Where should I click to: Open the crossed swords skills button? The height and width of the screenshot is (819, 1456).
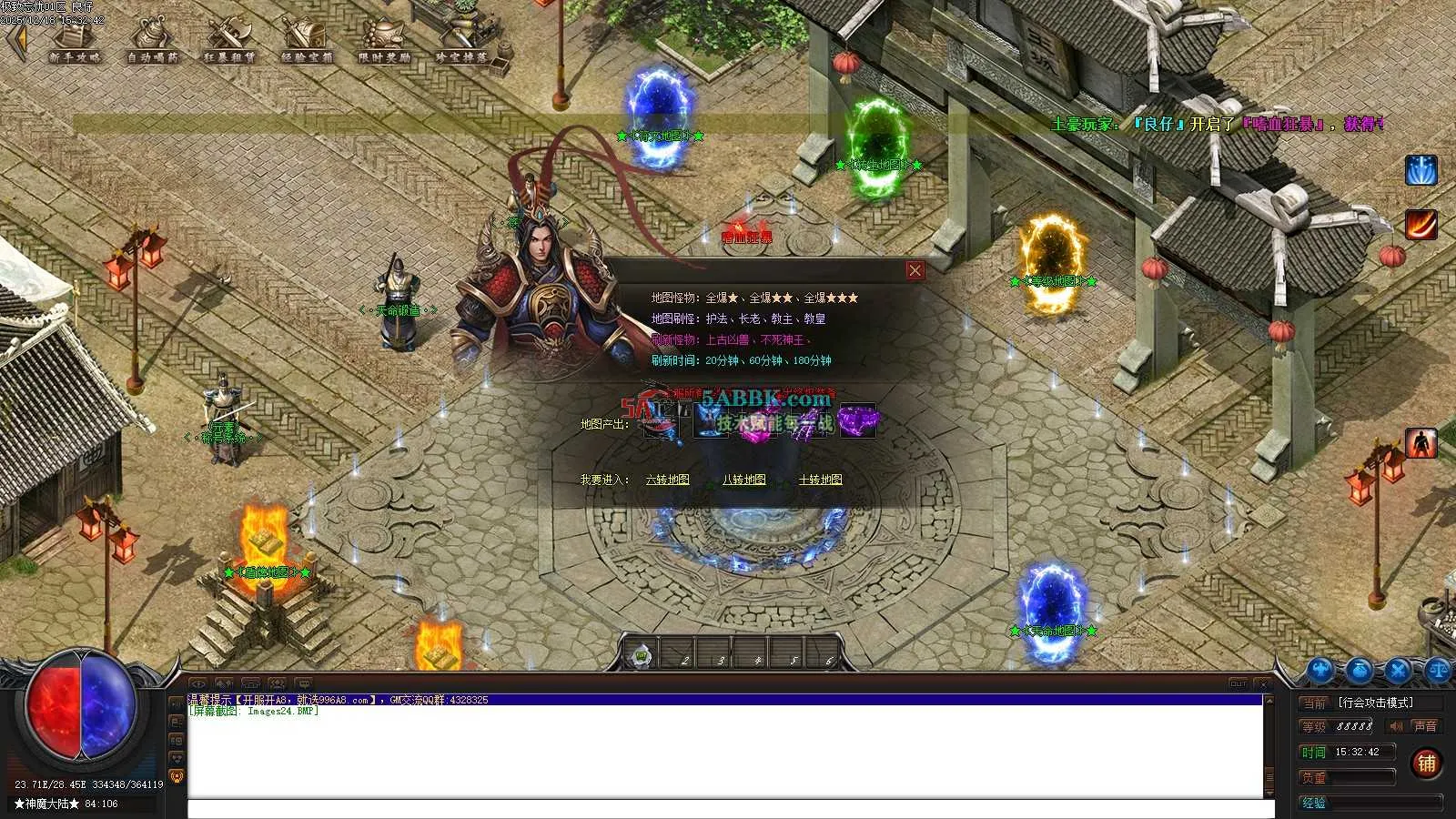pyautogui.click(x=1399, y=672)
